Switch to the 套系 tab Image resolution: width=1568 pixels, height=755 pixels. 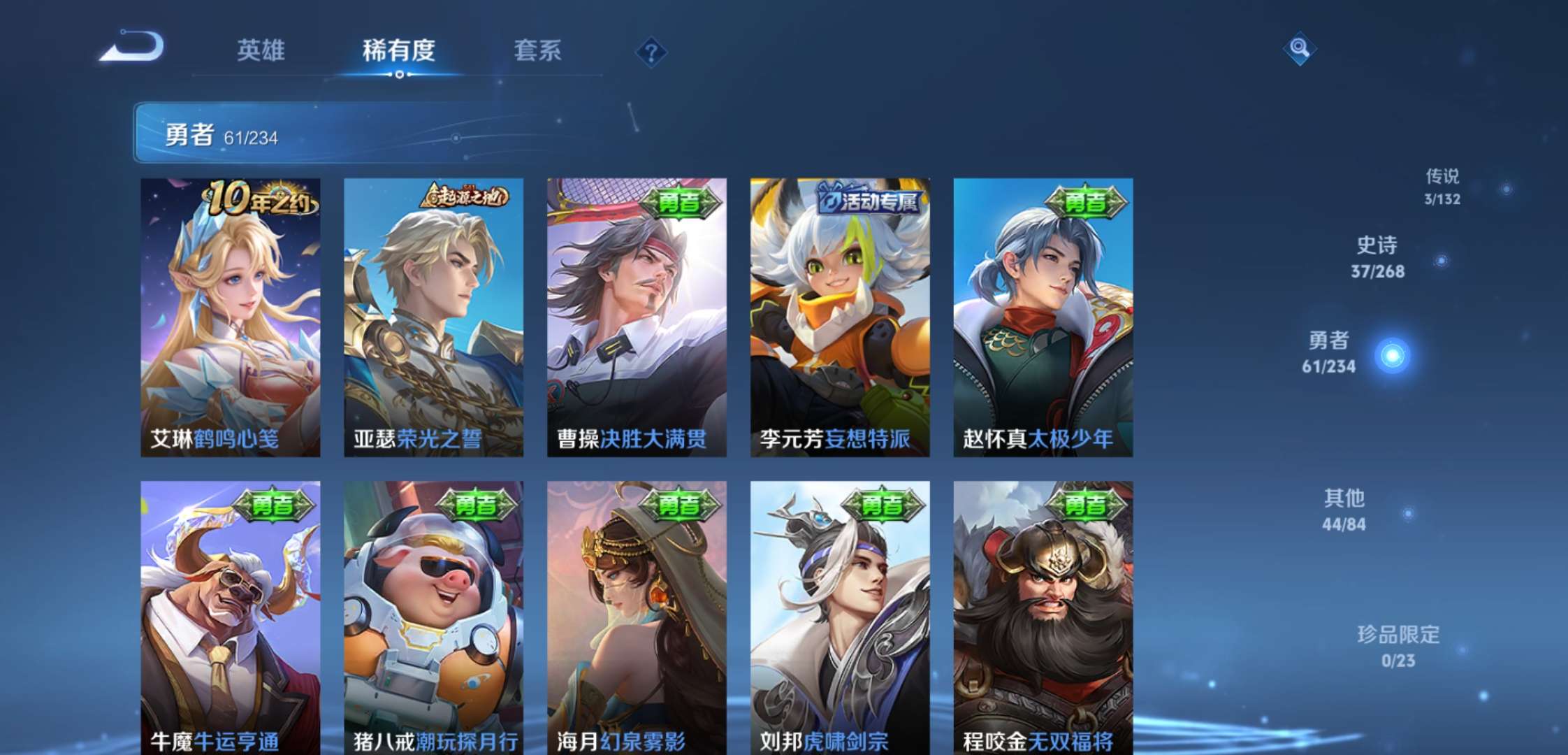[538, 52]
